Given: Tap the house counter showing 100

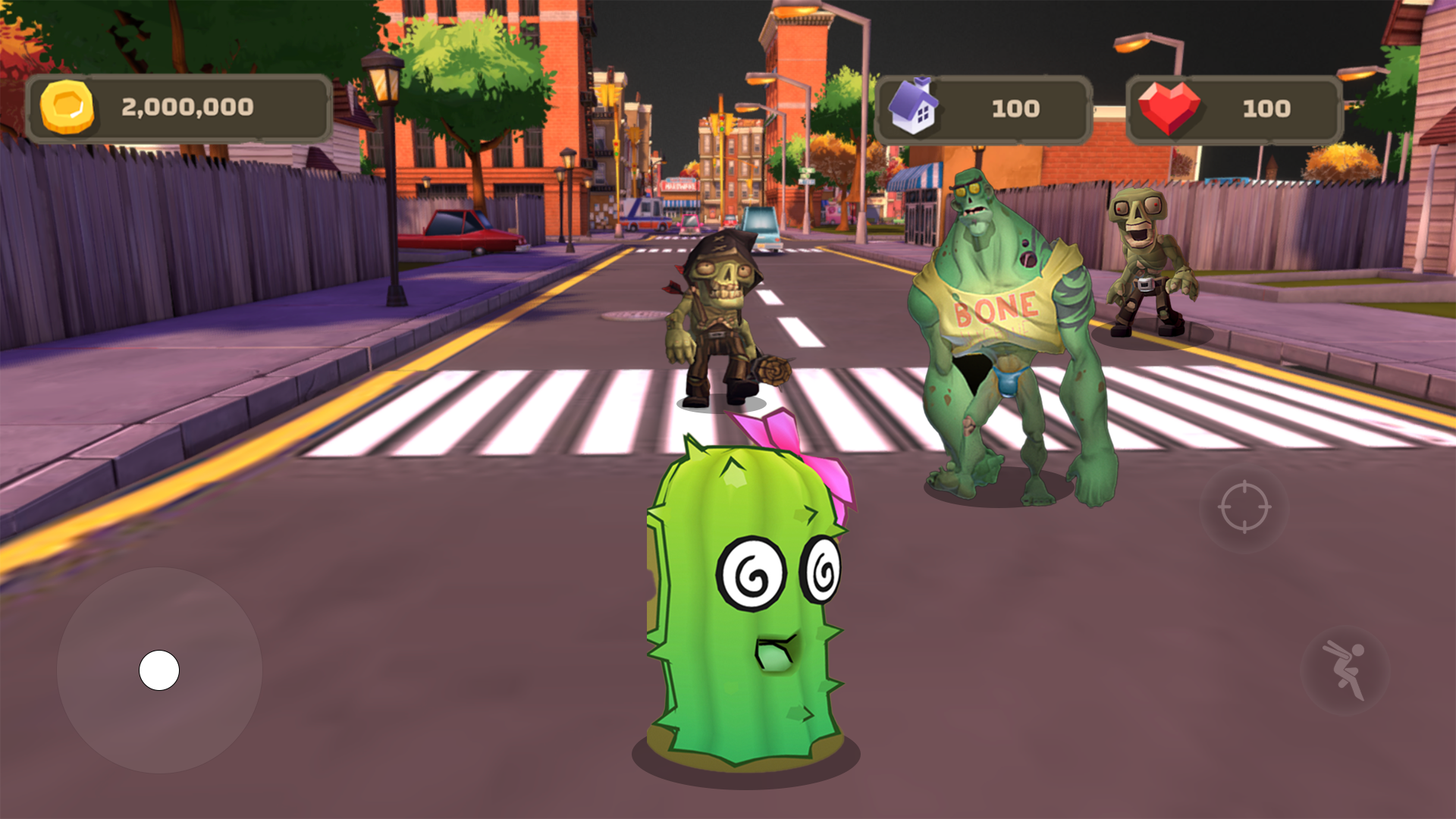Looking at the screenshot, I should pos(1014,108).
